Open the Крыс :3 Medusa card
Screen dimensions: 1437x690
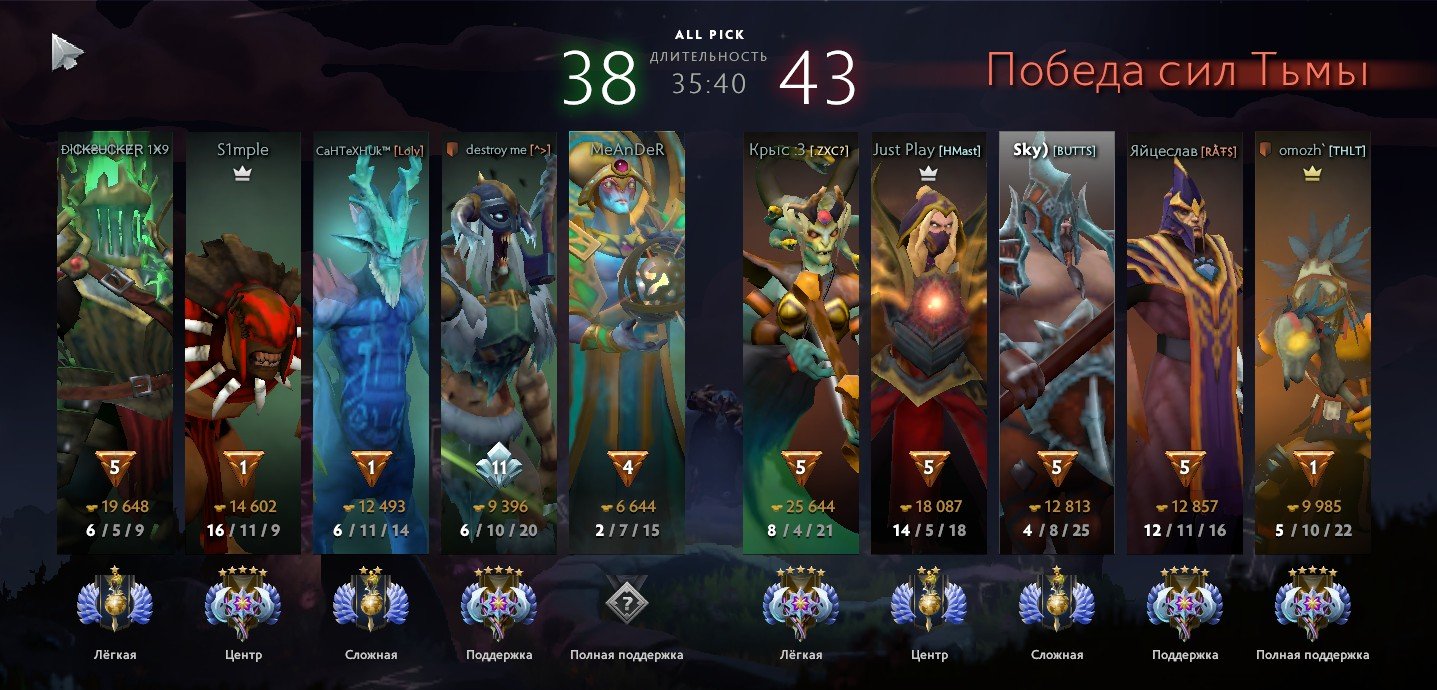[801, 340]
